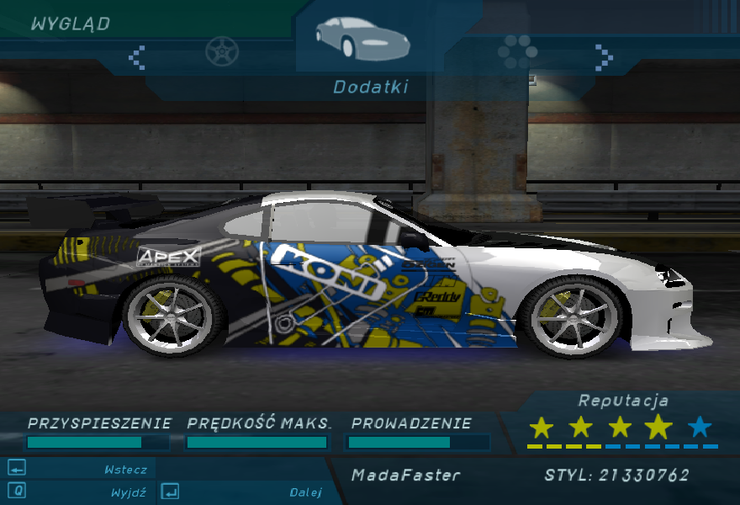Choose the wheel rim category icon
740x505 pixels.
[x=221, y=50]
